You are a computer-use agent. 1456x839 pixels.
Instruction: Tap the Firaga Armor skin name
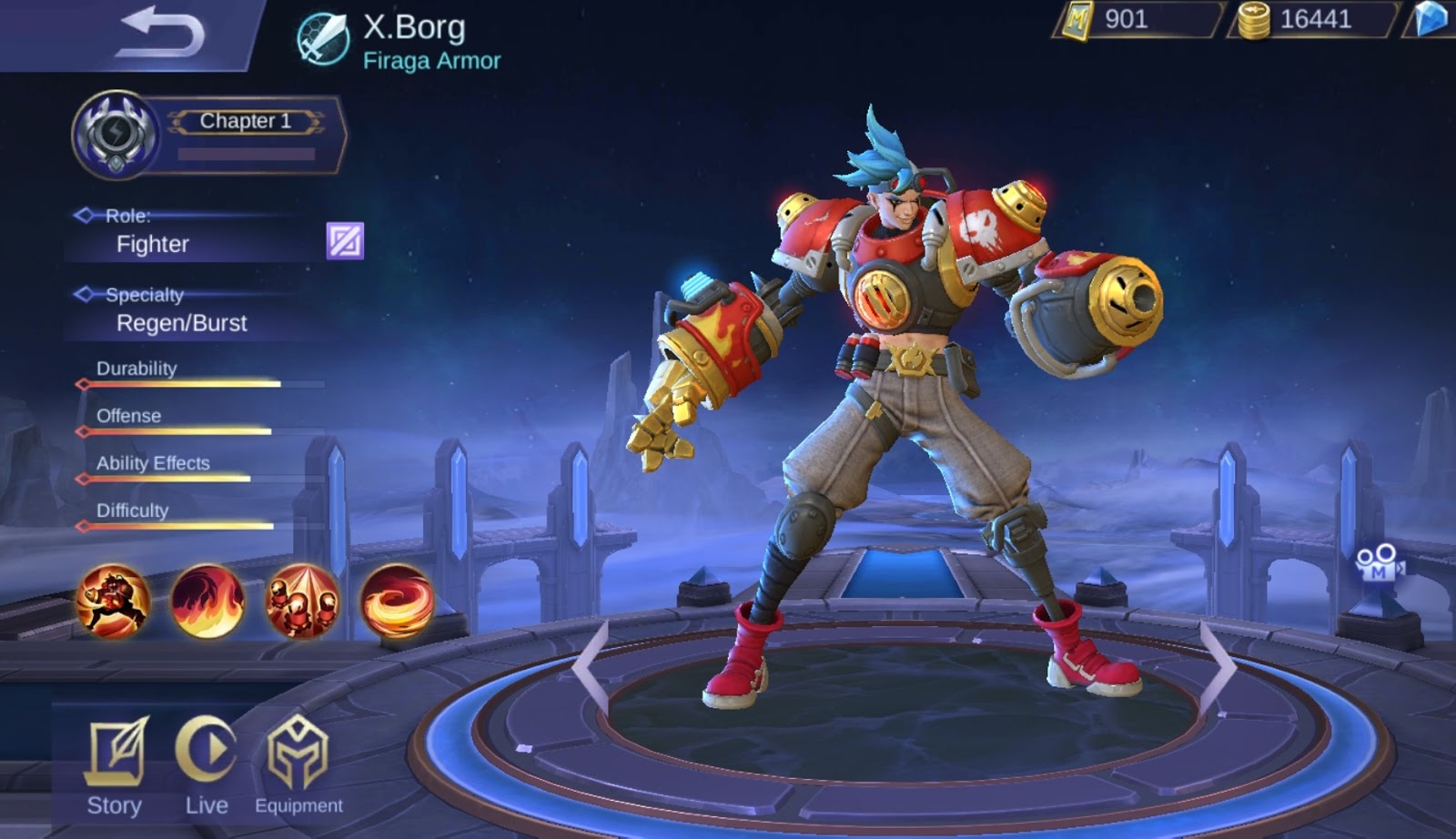point(431,61)
